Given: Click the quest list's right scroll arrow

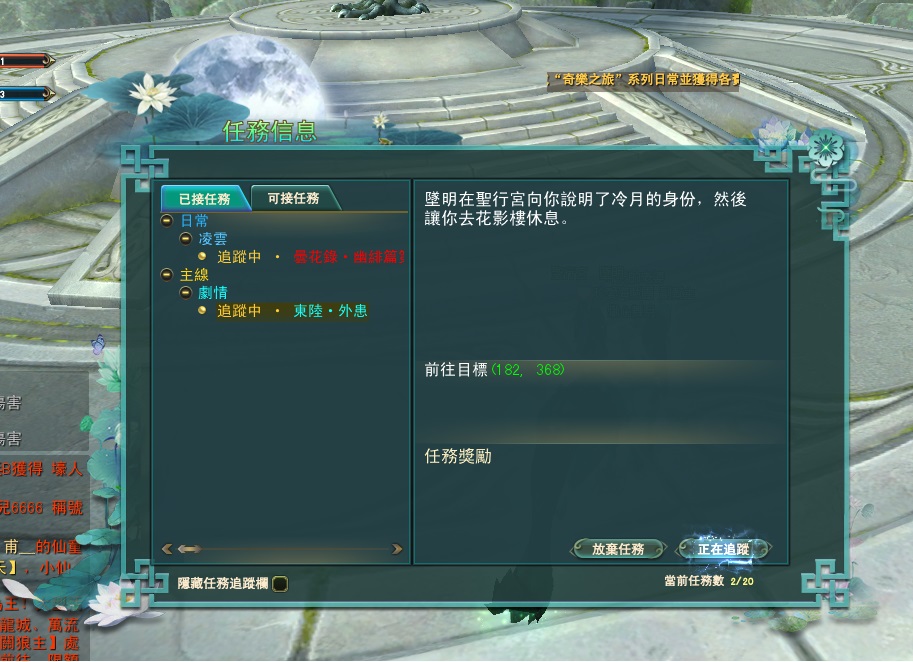Looking at the screenshot, I should pos(397,549).
